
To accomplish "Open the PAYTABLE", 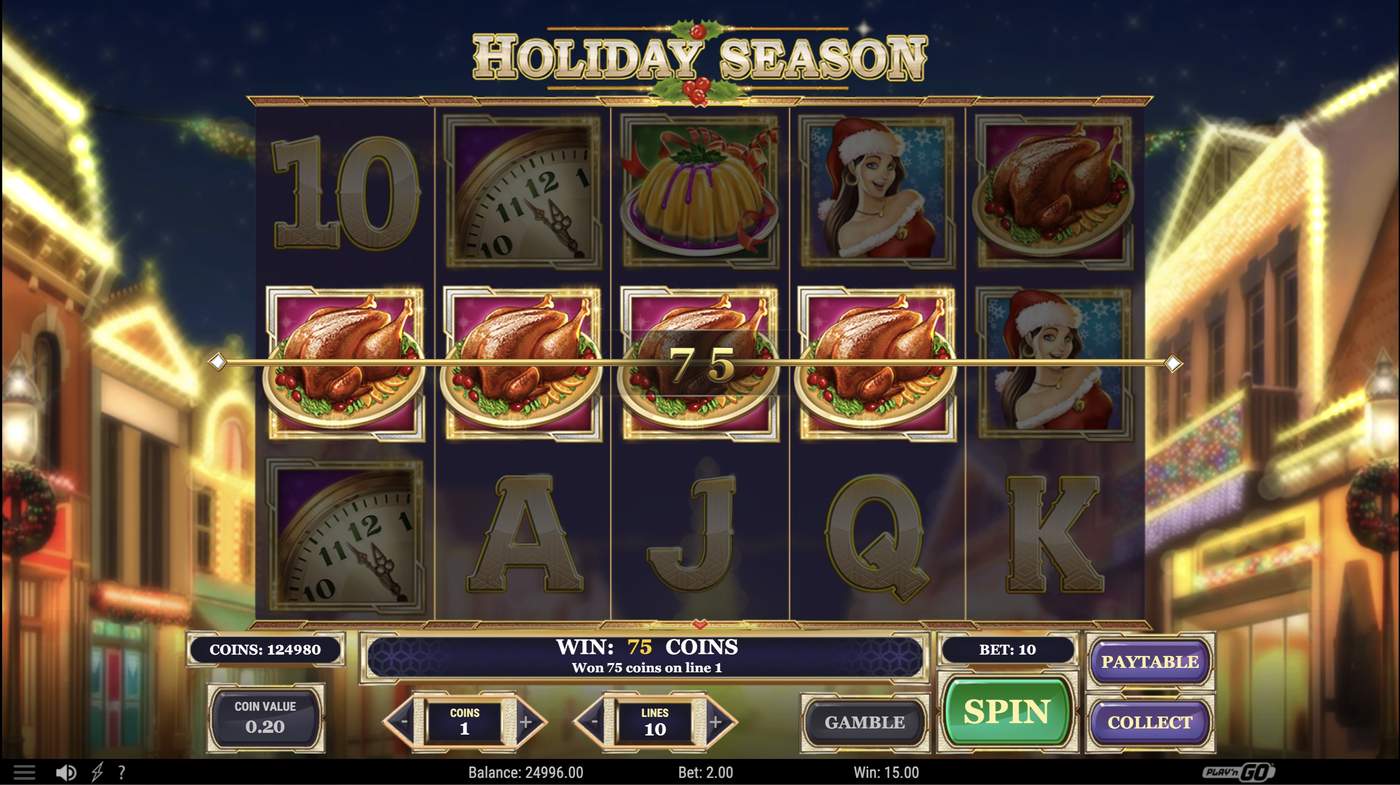I will [x=1150, y=661].
